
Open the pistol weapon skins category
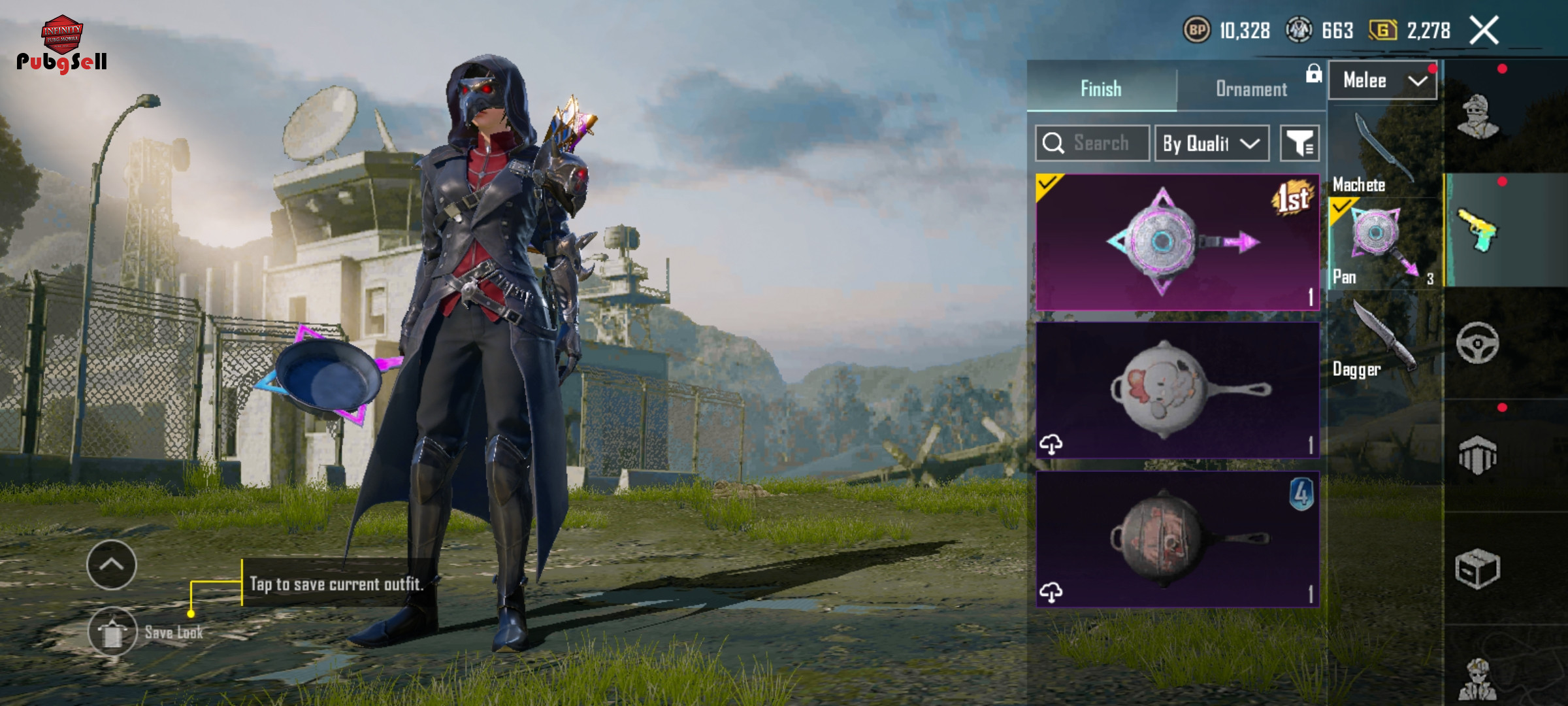tap(1478, 230)
